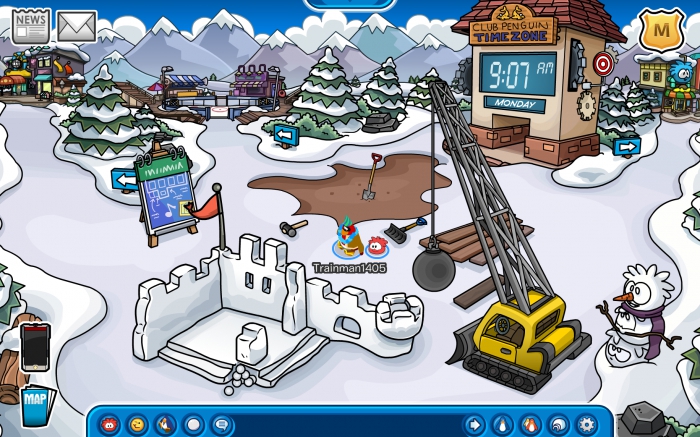Screen dimensions: 700x437
Task: Show the buddy list
Action: 531,424
